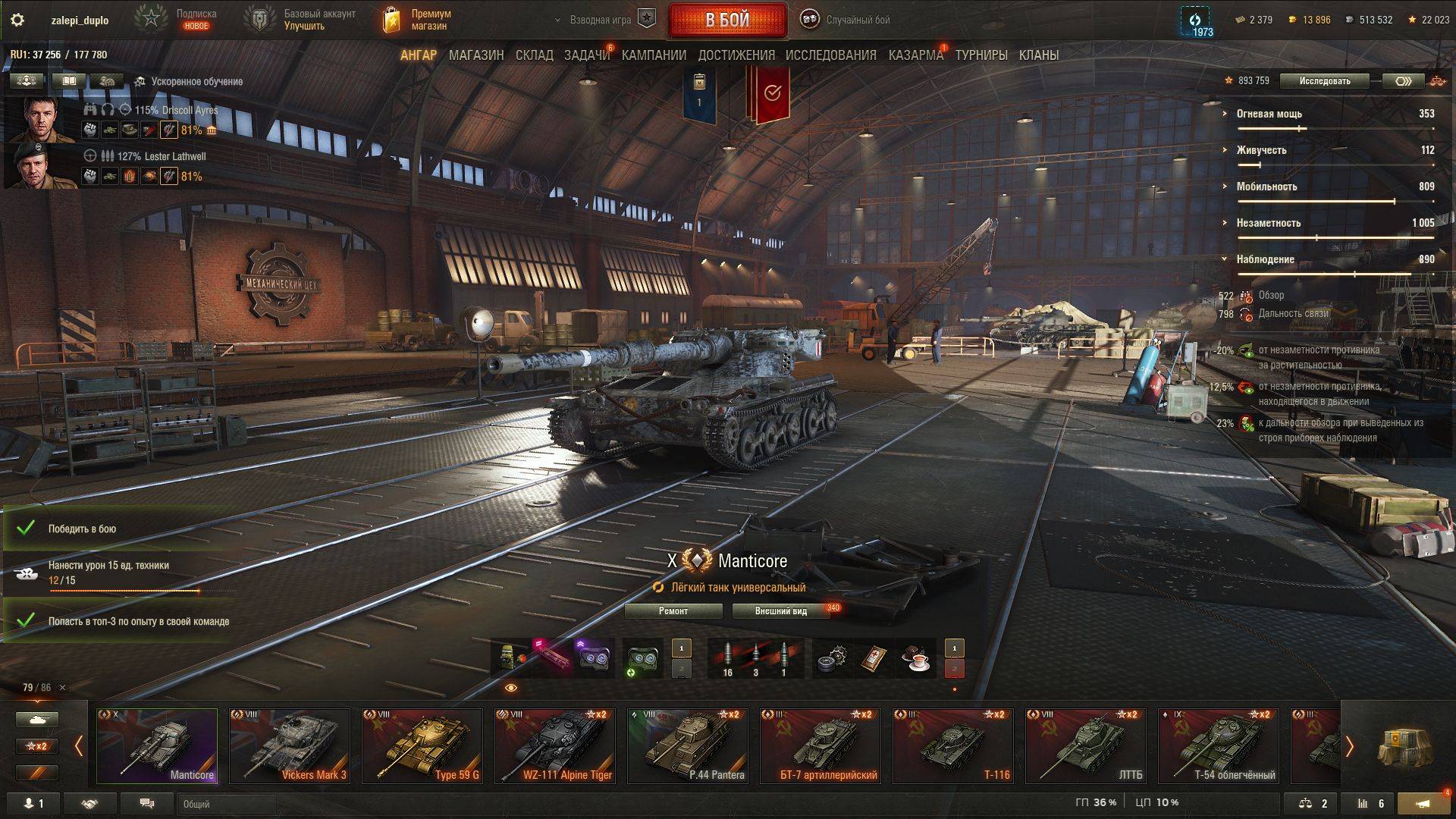Open the Премиум магазин

(x=419, y=20)
